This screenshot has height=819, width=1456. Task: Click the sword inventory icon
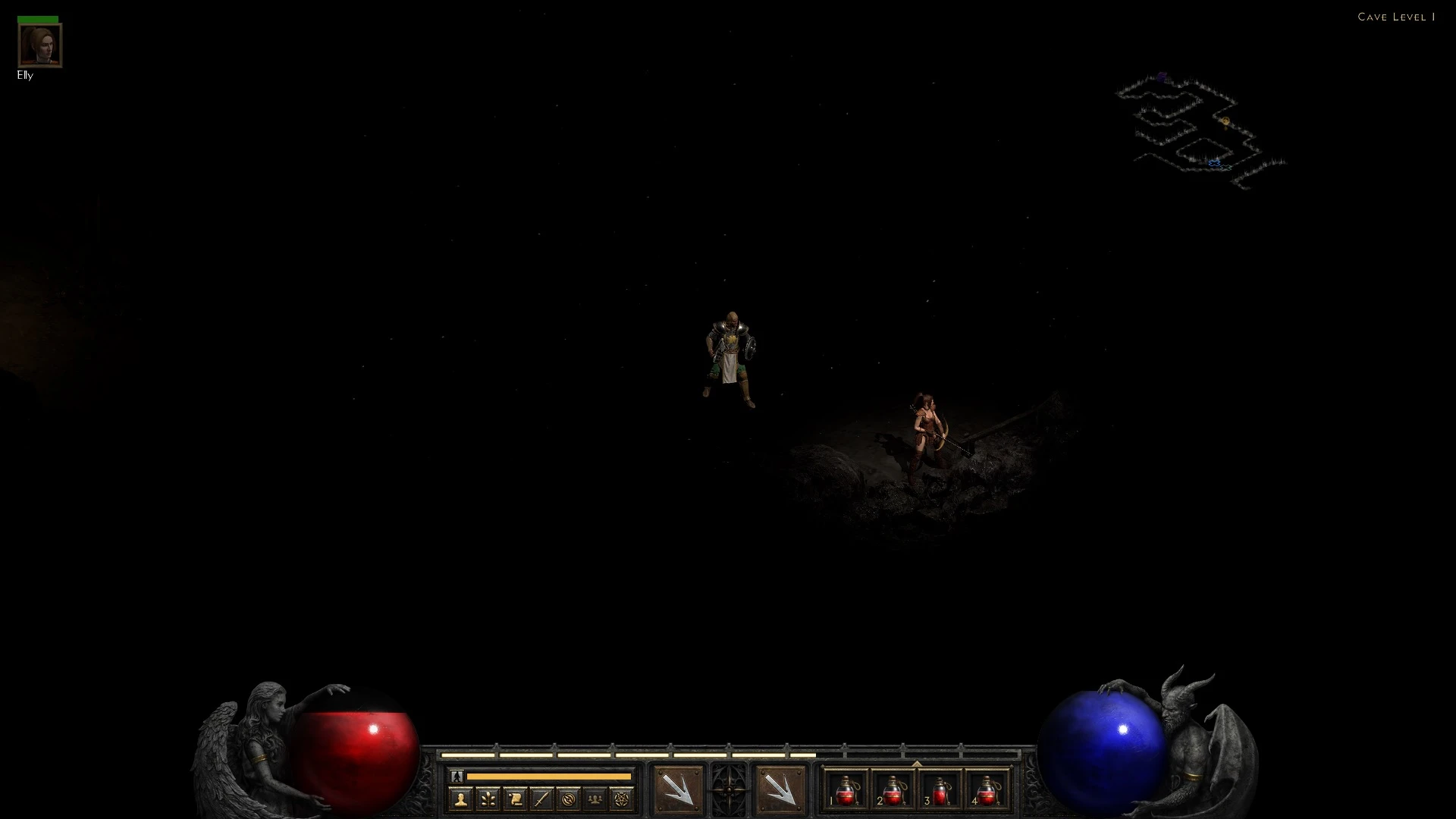541,798
